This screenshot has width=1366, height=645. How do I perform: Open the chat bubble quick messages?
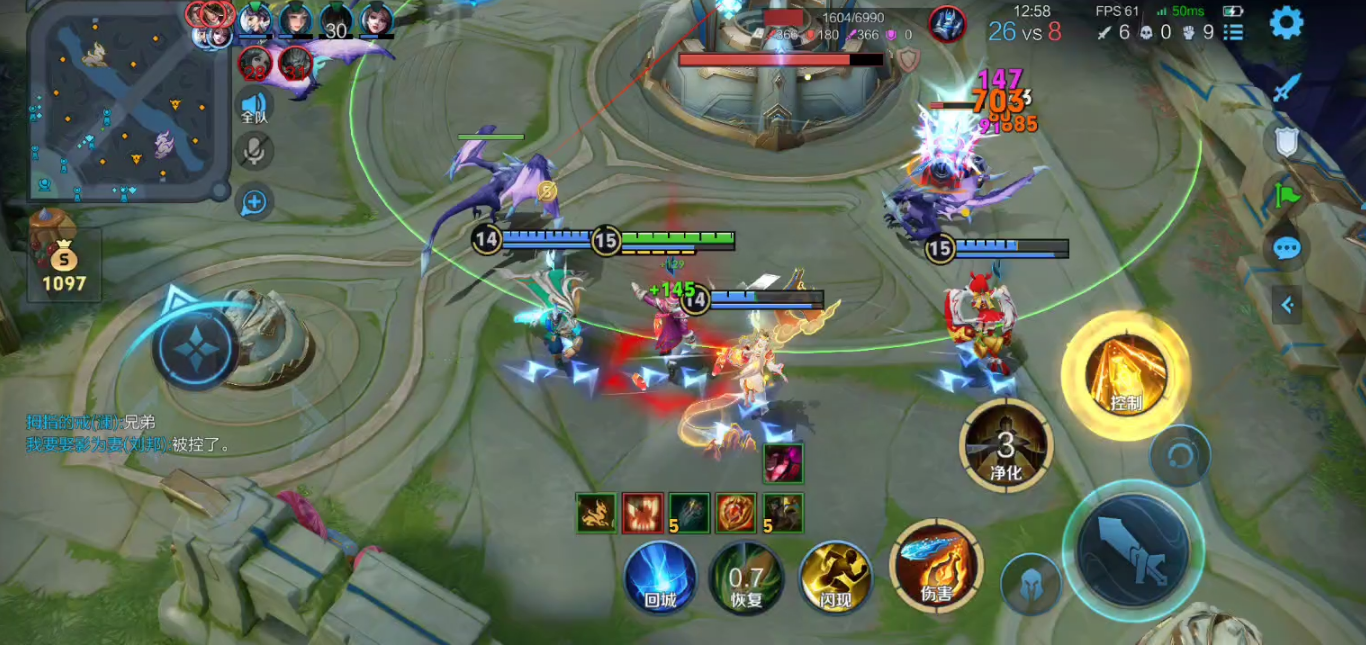[x=1287, y=247]
